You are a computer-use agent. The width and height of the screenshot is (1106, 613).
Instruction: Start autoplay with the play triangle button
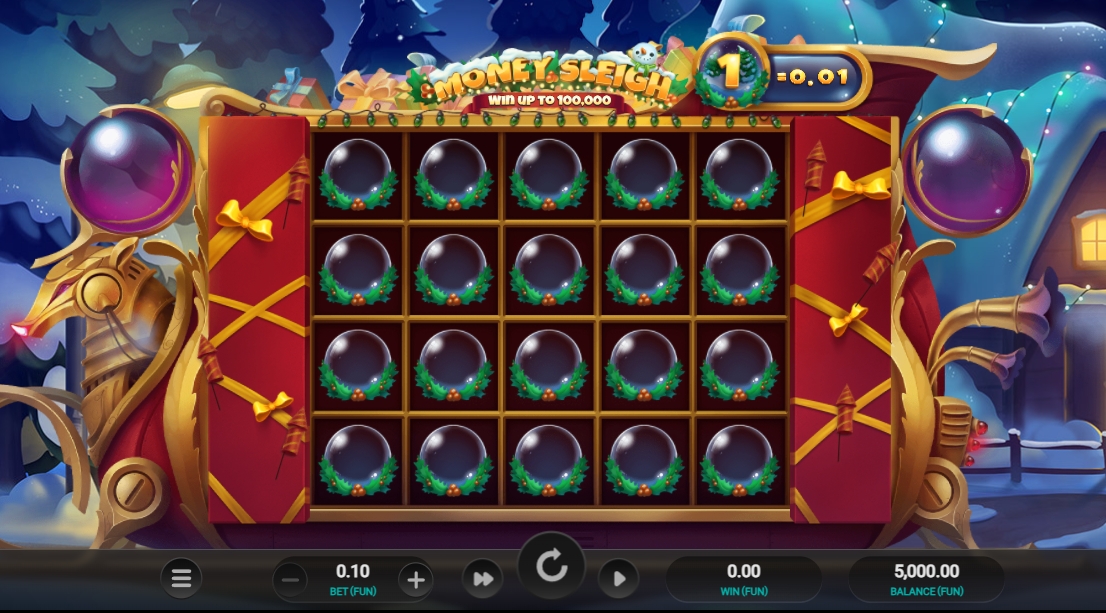[x=619, y=579]
